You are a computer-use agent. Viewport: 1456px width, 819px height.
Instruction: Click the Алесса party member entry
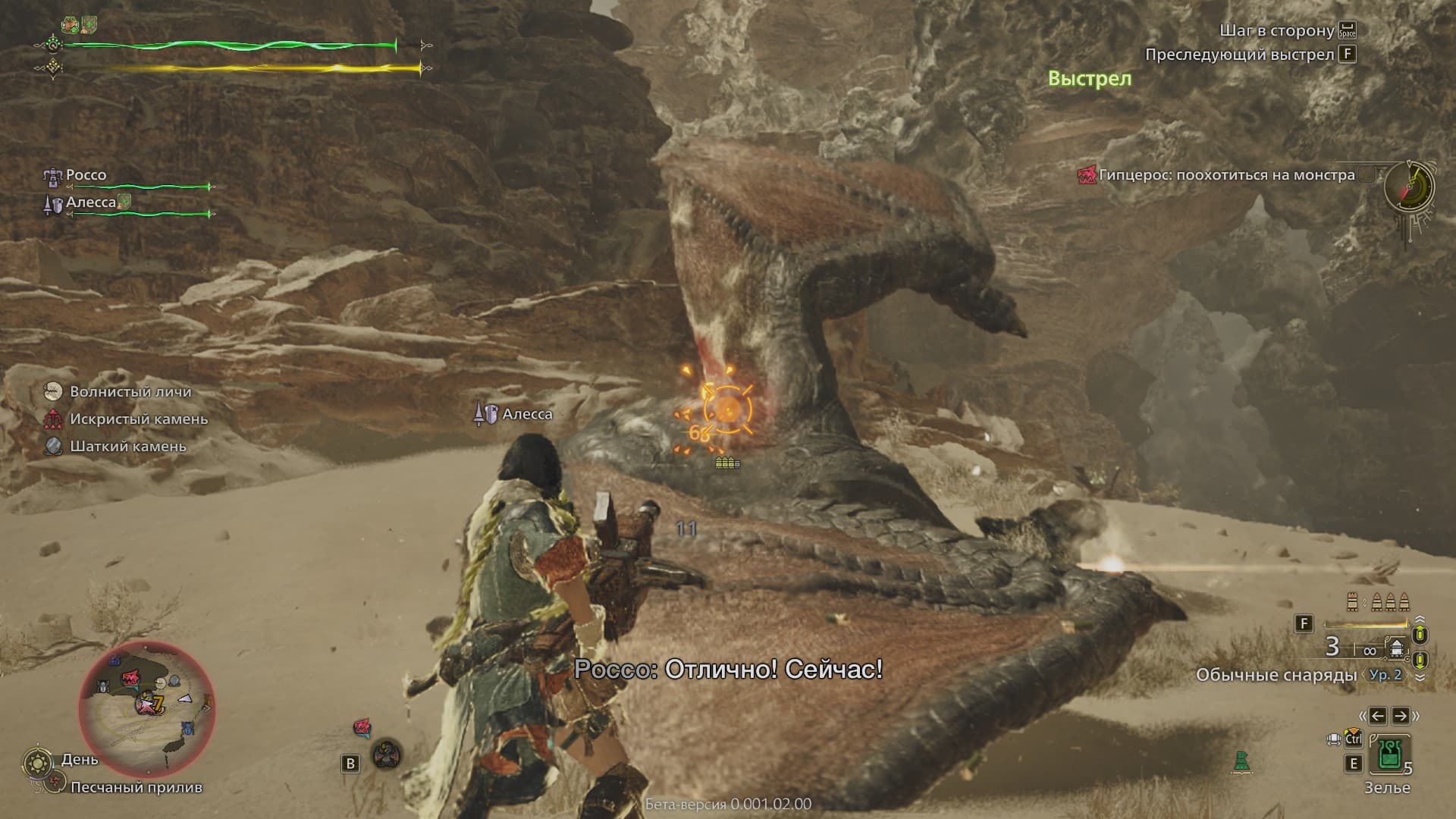(90, 202)
